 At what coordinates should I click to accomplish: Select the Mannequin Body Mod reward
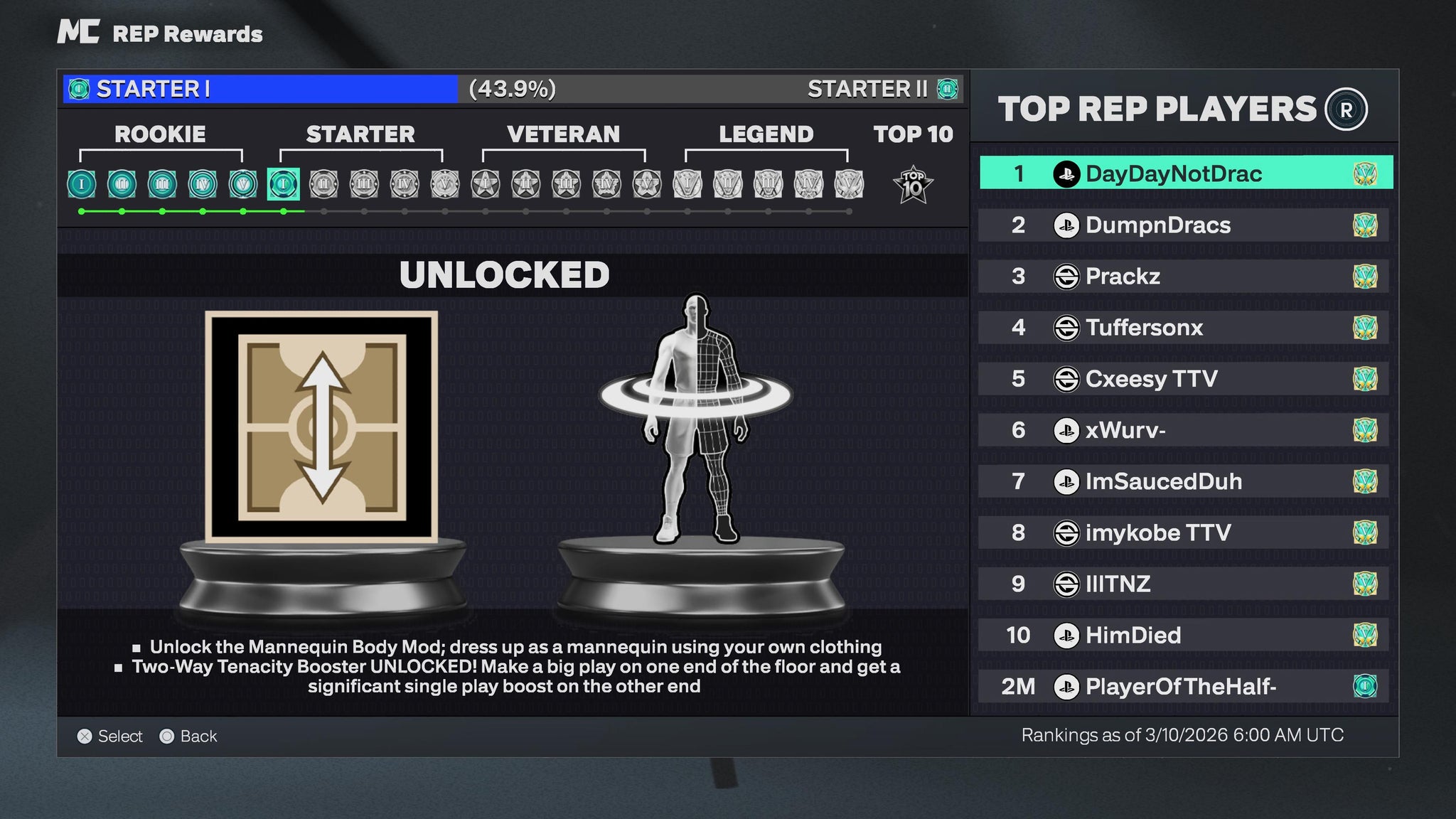pyautogui.click(x=695, y=419)
